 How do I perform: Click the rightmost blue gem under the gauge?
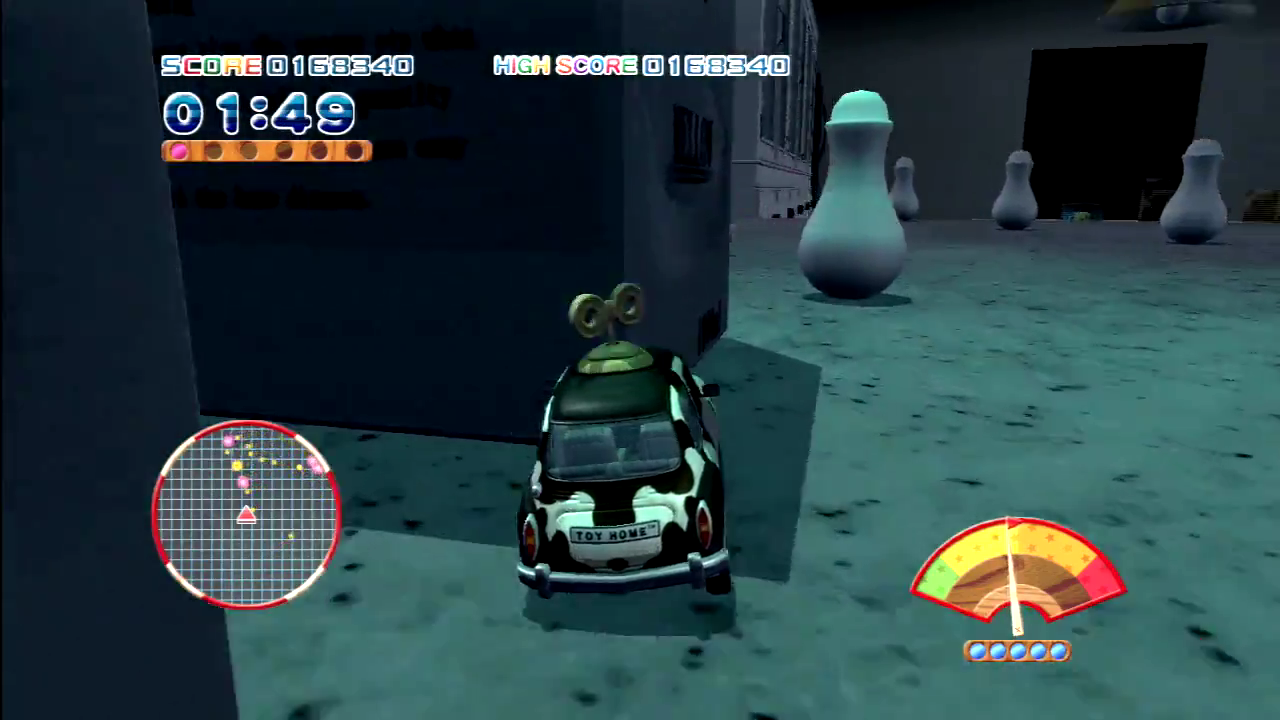click(1057, 651)
